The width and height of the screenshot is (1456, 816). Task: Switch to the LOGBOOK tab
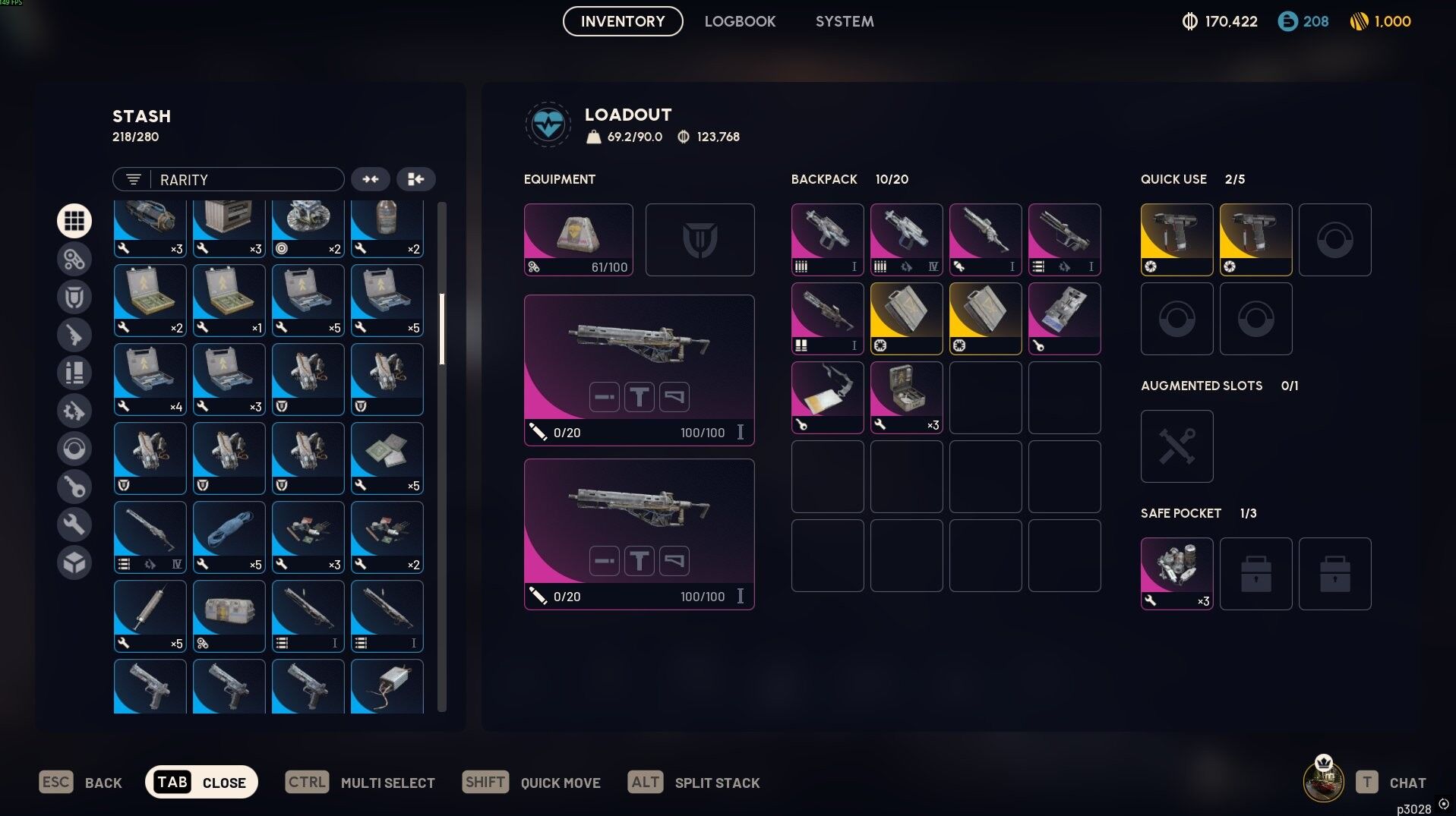click(x=740, y=20)
